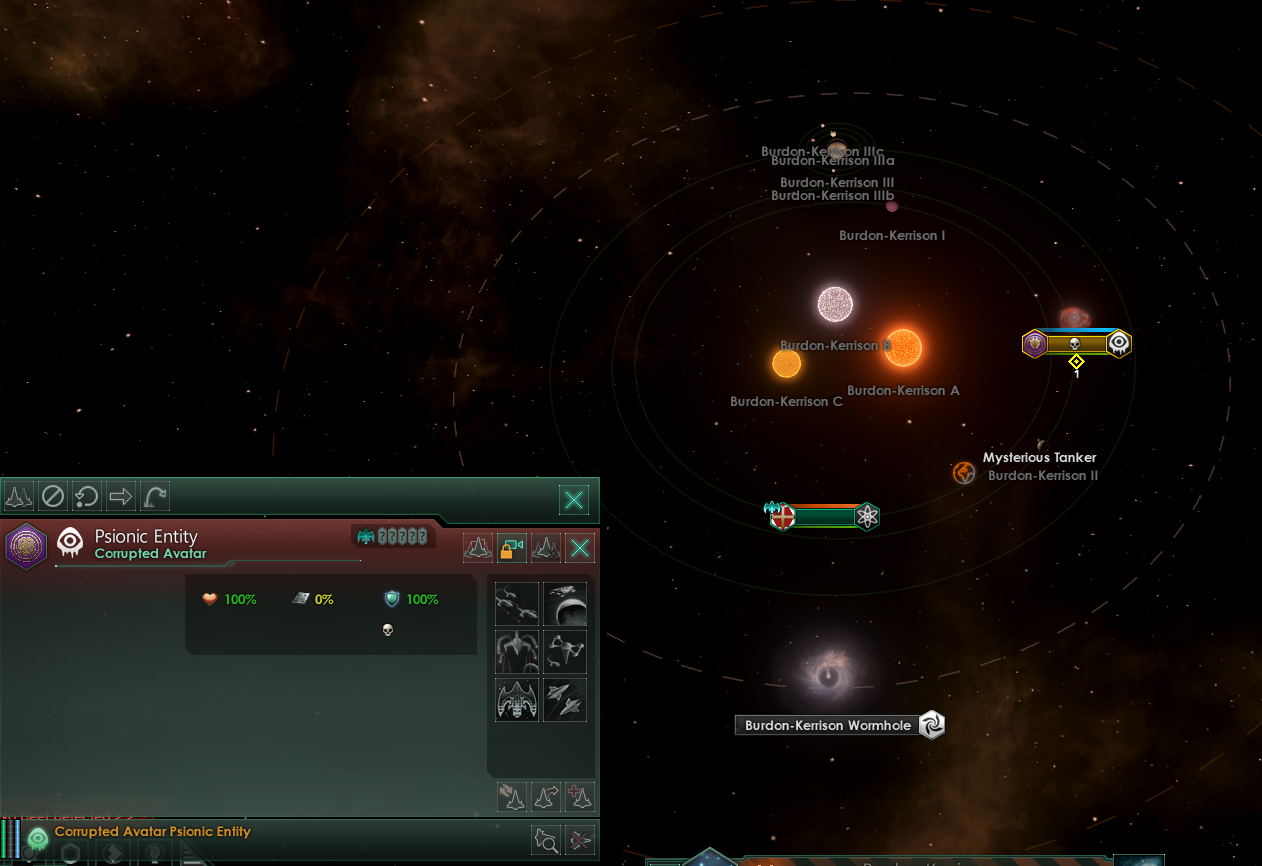Click the stop order (circle-slash) button
Image resolution: width=1262 pixels, height=866 pixels.
(53, 496)
